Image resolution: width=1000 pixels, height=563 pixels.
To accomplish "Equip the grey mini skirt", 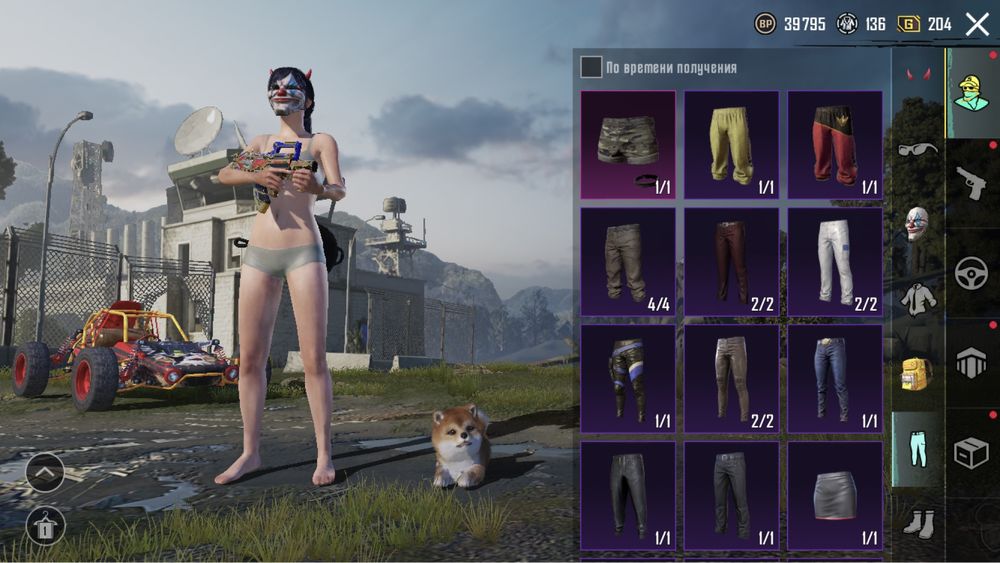I will tap(834, 494).
